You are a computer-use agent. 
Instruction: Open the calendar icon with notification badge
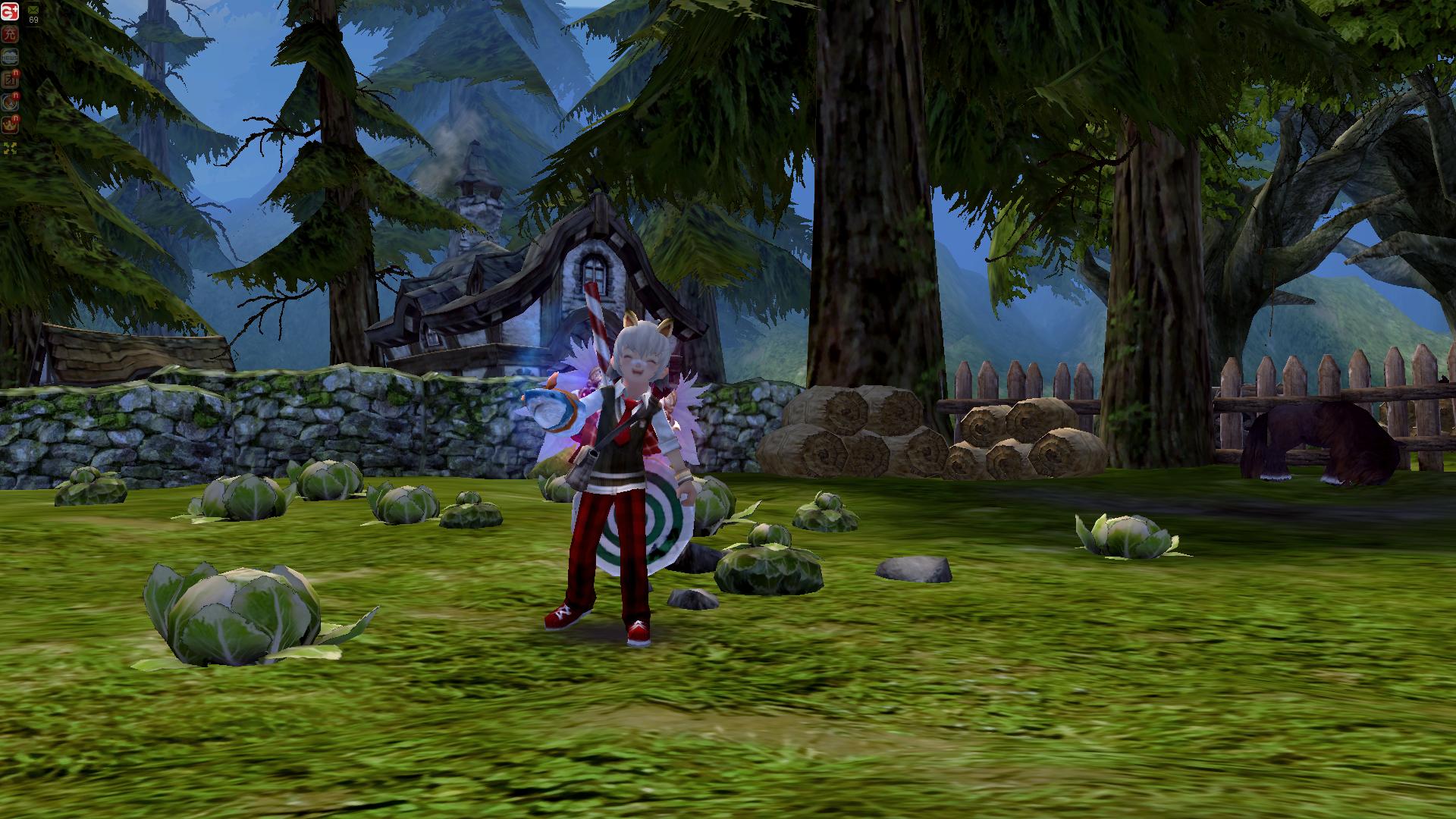pyautogui.click(x=10, y=80)
